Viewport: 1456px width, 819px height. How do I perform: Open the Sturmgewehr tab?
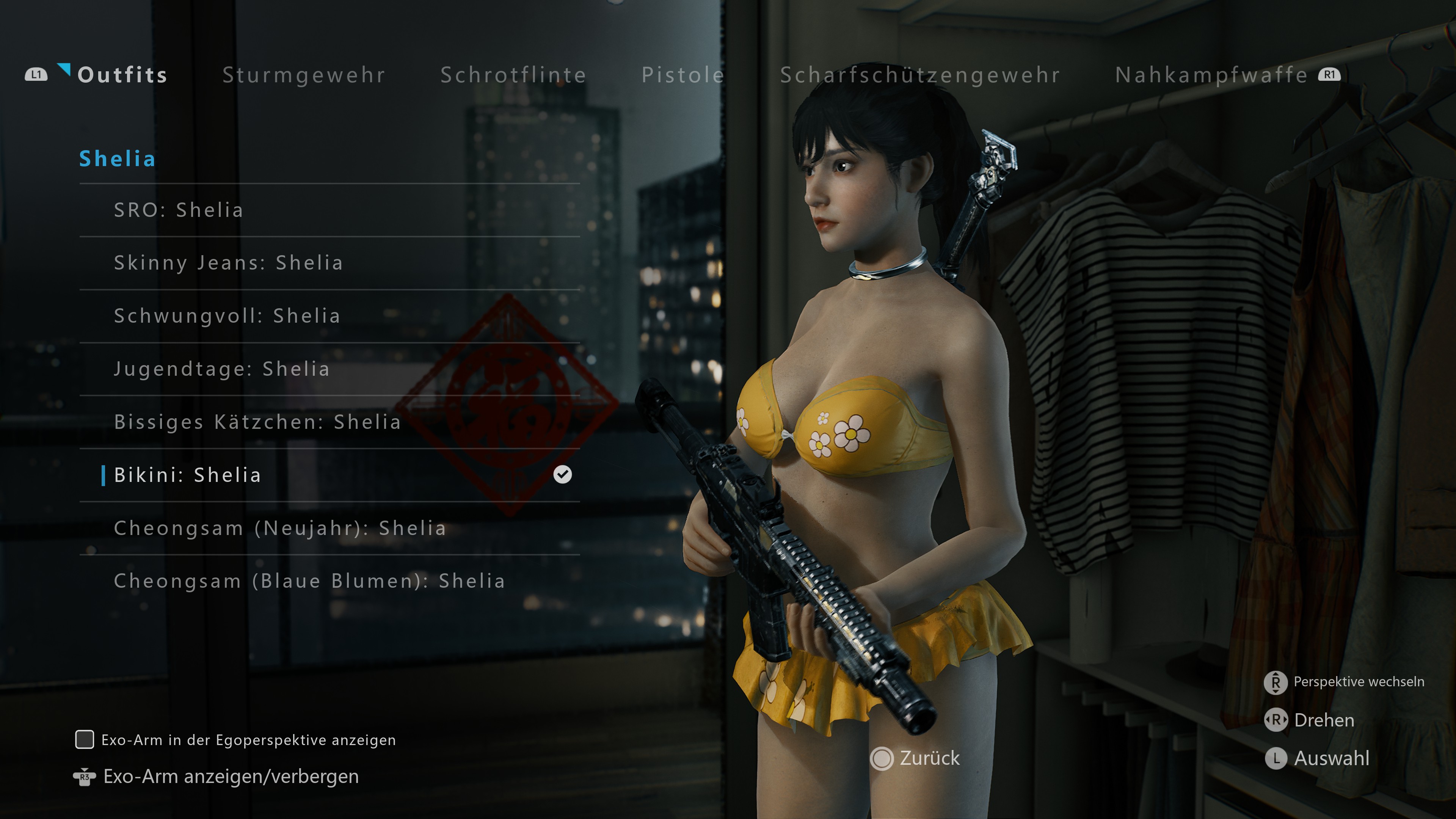click(x=303, y=75)
